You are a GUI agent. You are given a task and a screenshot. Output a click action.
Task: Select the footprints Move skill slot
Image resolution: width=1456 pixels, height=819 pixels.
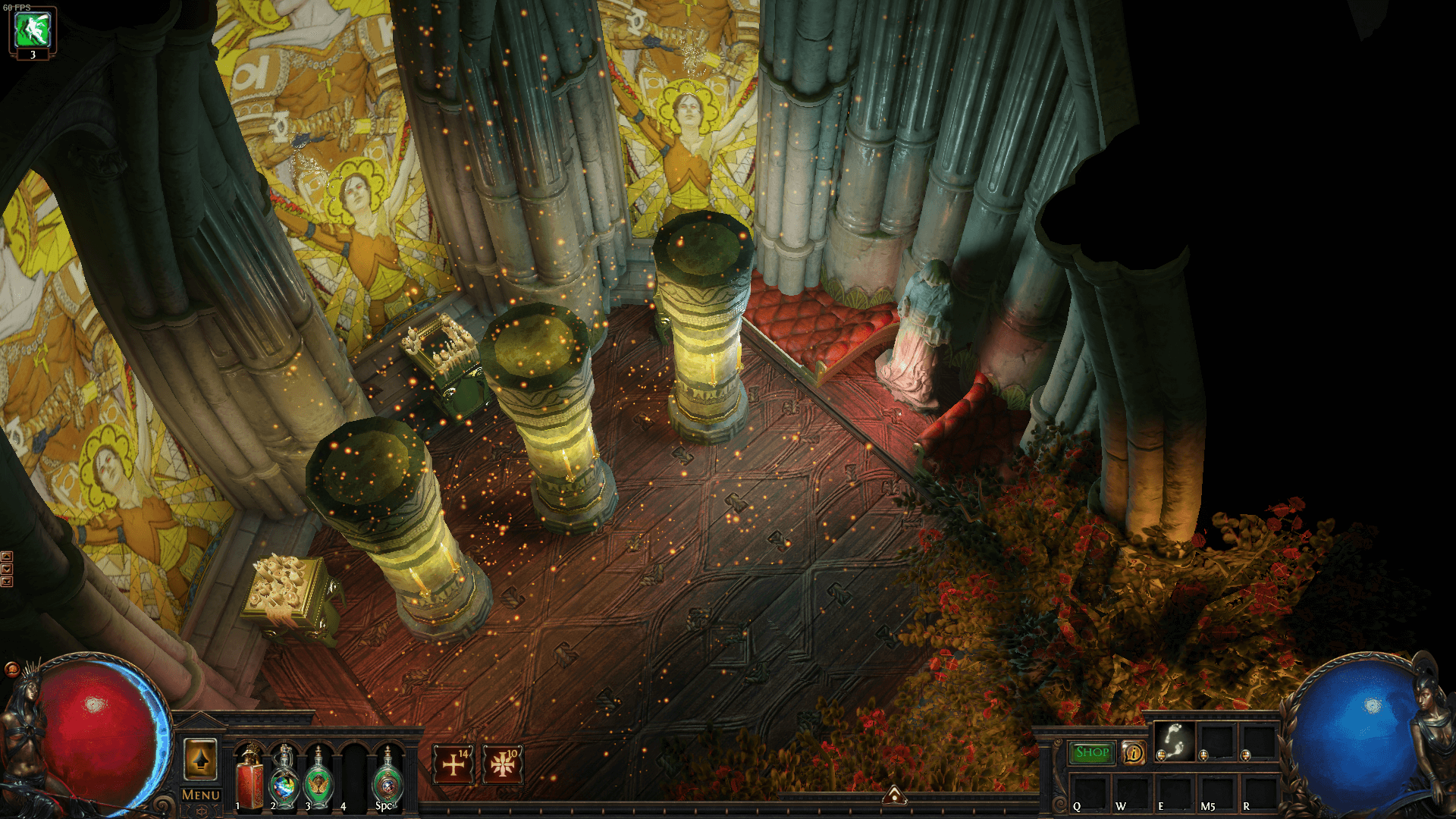point(1175,741)
